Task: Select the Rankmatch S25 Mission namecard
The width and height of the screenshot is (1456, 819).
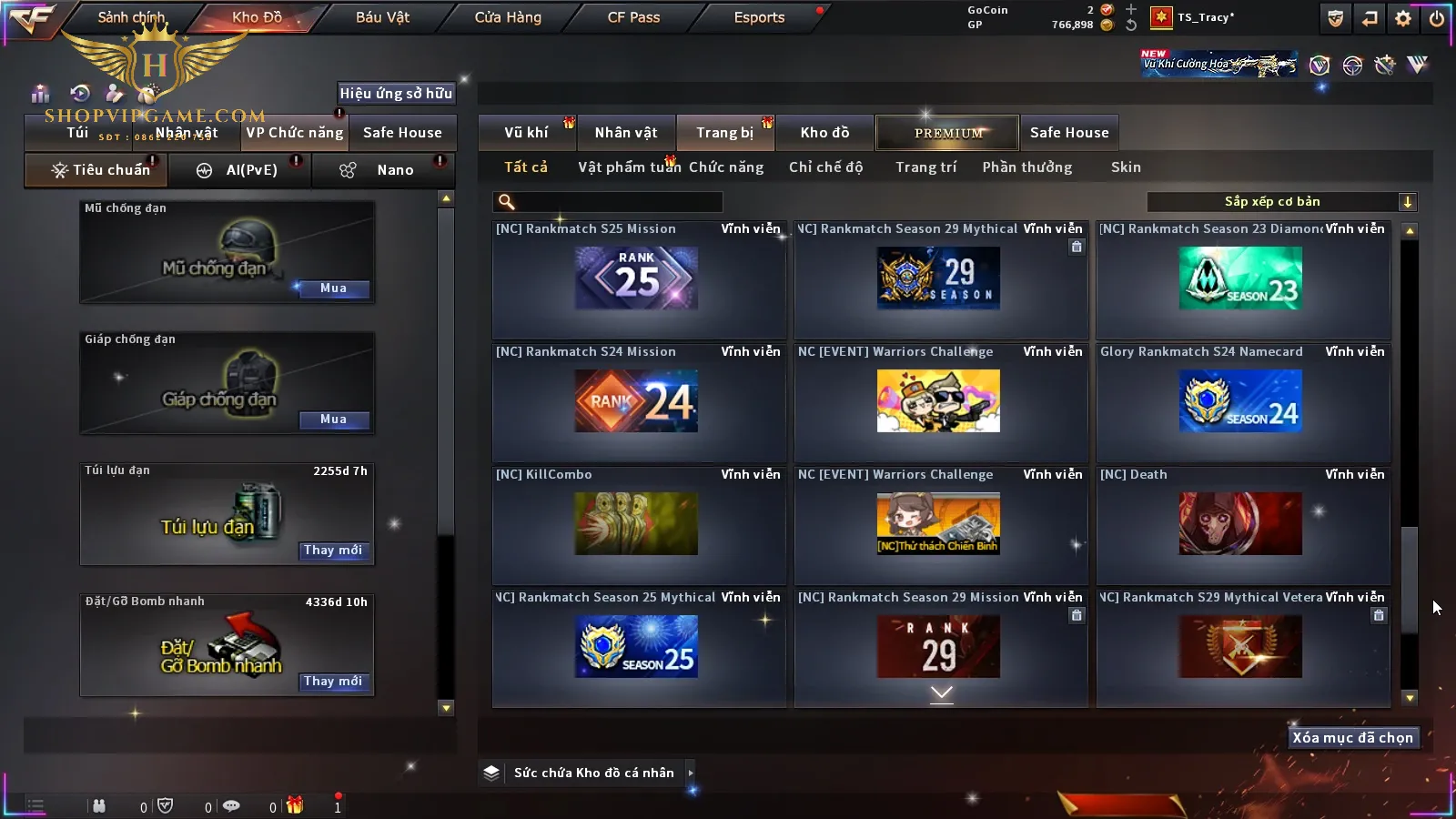Action: coord(637,278)
